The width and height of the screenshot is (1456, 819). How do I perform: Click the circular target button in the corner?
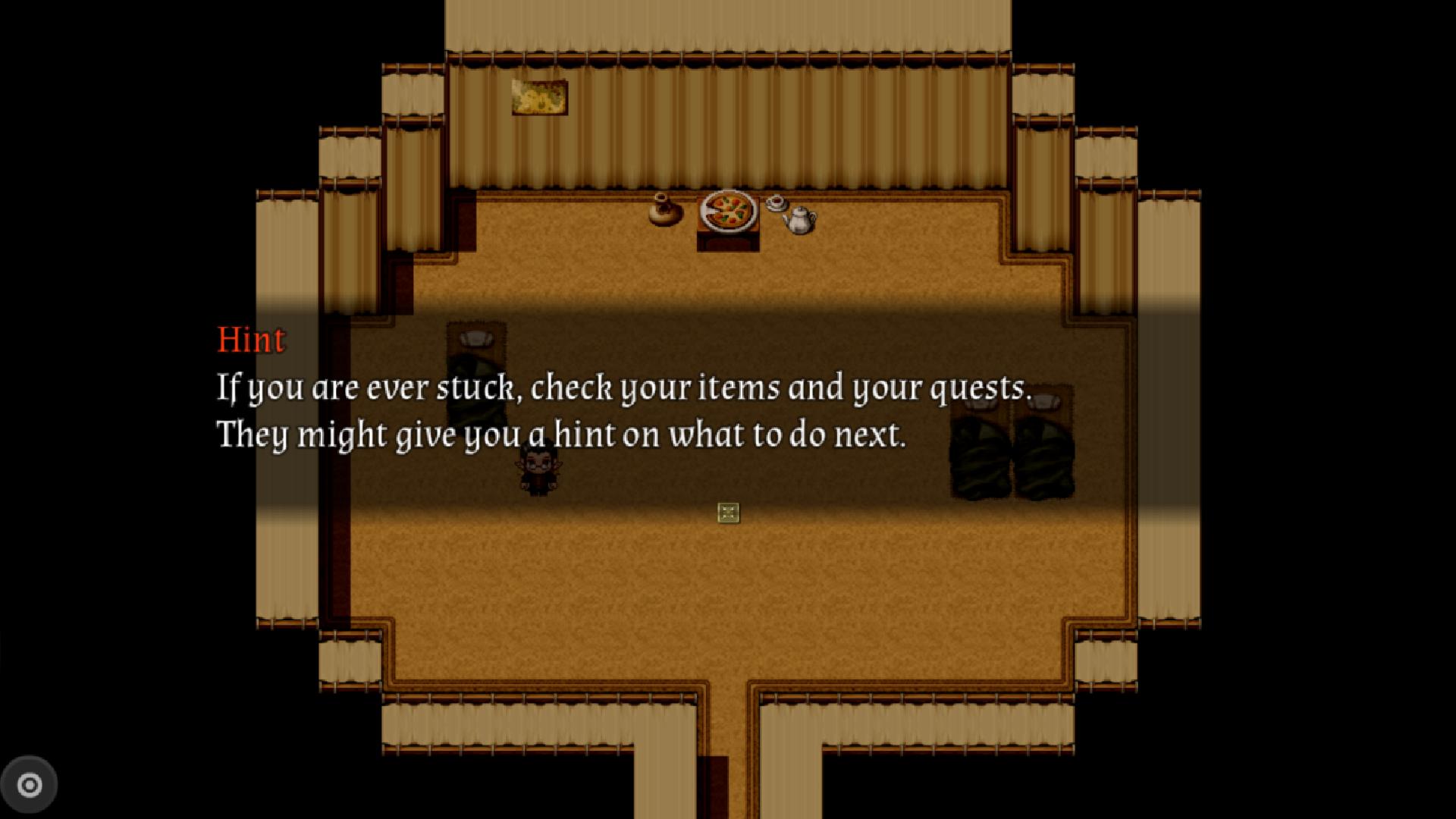click(30, 785)
